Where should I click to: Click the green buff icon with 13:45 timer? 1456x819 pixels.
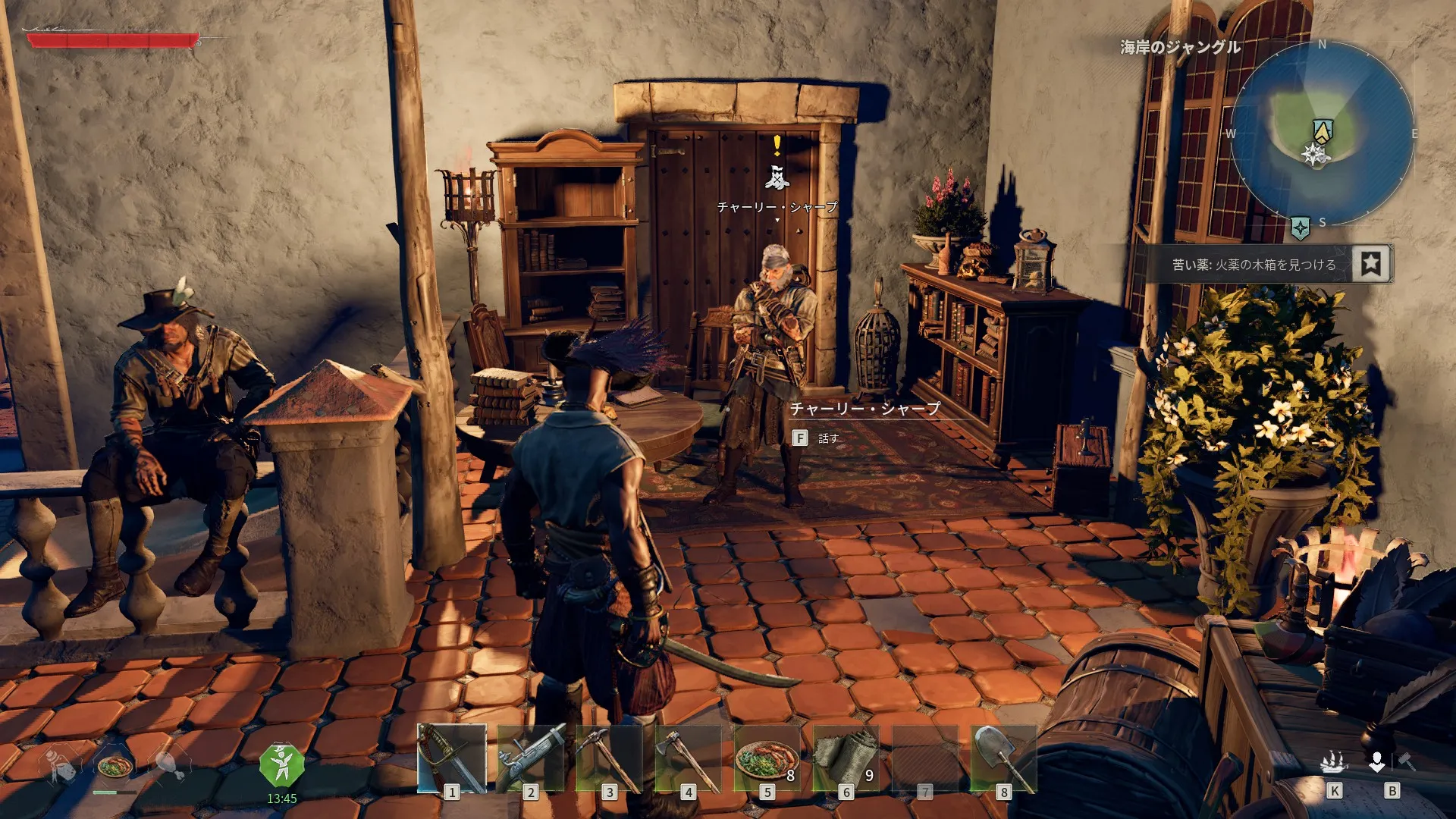(281, 766)
